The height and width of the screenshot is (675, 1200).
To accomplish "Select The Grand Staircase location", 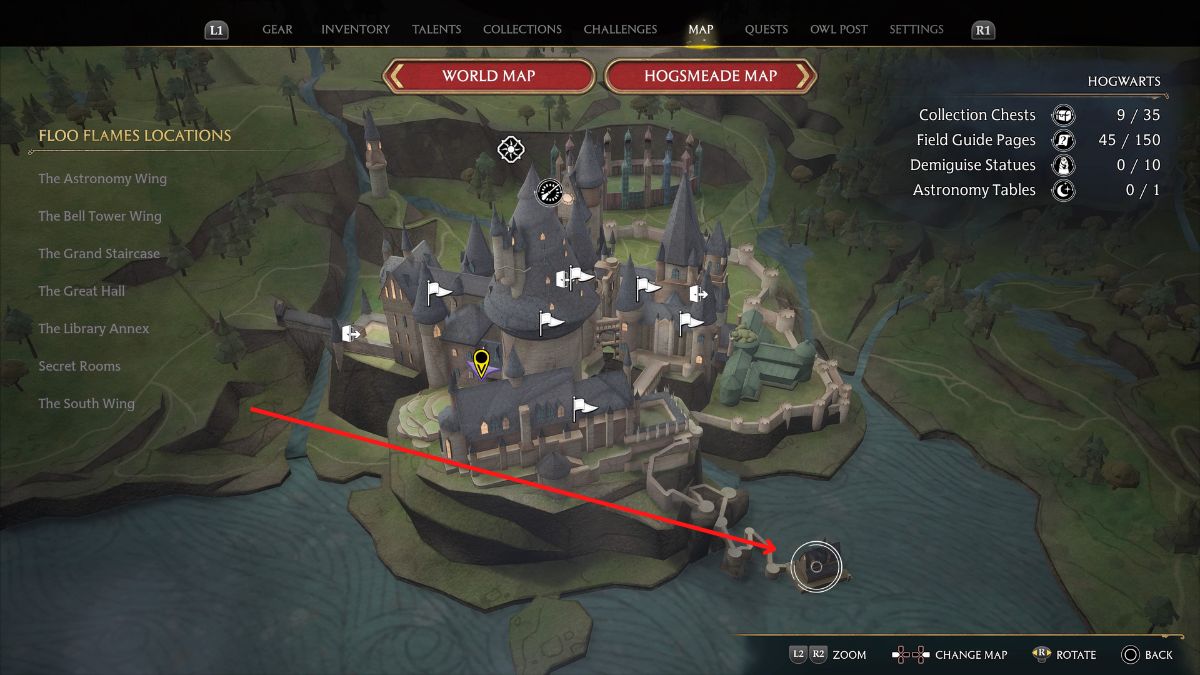I will tap(99, 254).
